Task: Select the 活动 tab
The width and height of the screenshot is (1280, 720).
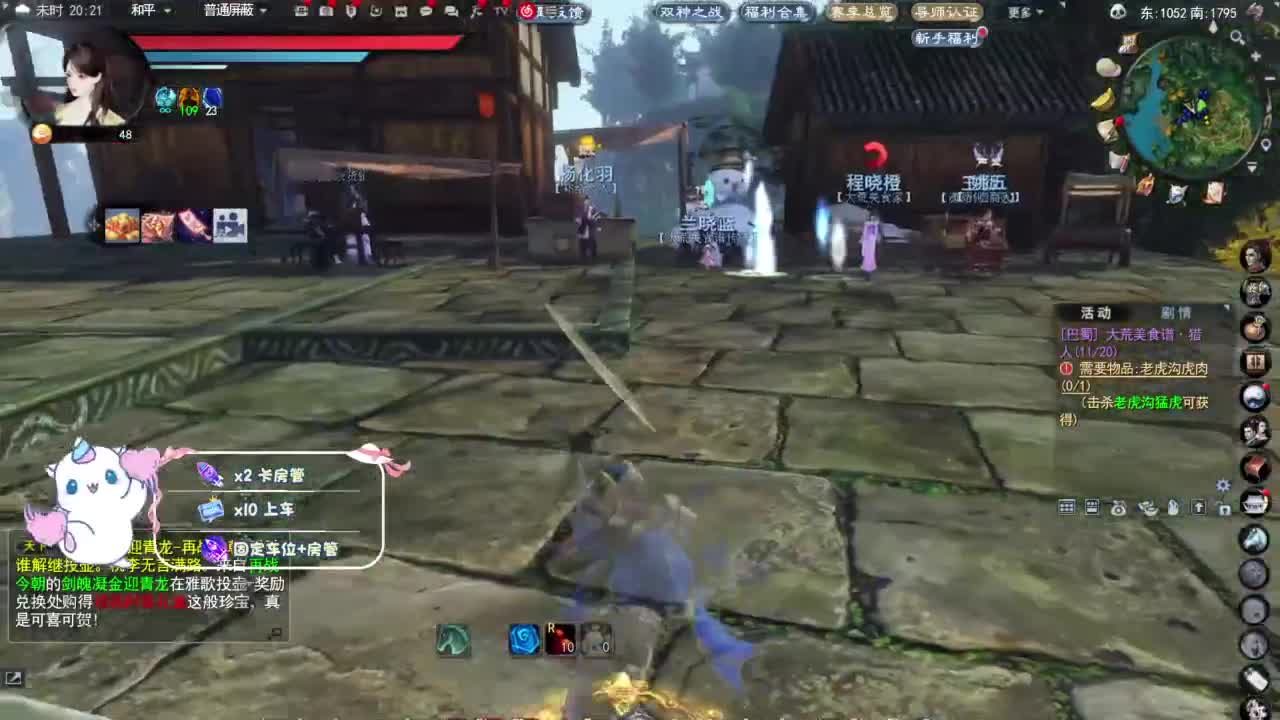Action: click(1097, 312)
